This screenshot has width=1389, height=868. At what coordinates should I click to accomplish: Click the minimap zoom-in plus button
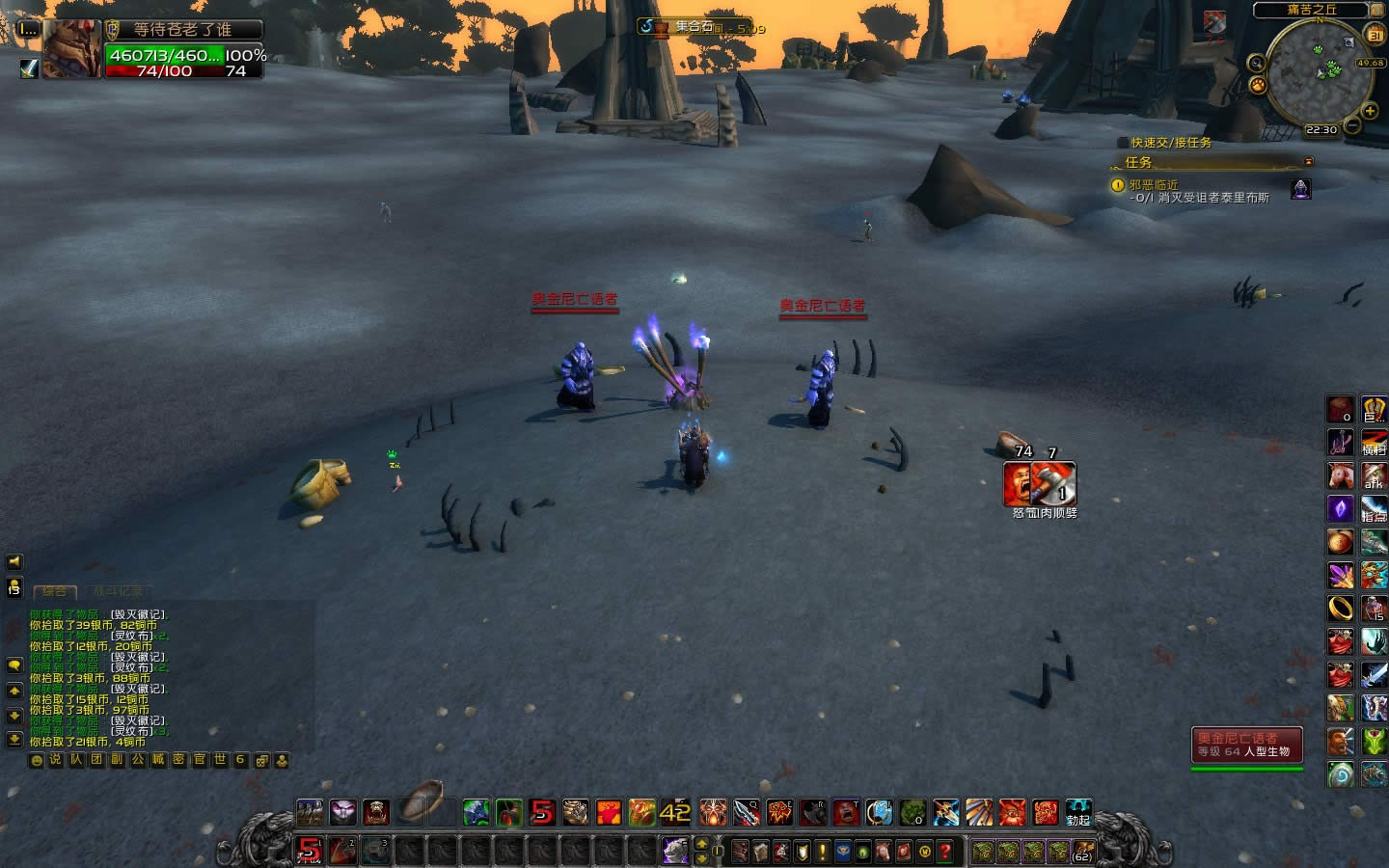click(1370, 112)
